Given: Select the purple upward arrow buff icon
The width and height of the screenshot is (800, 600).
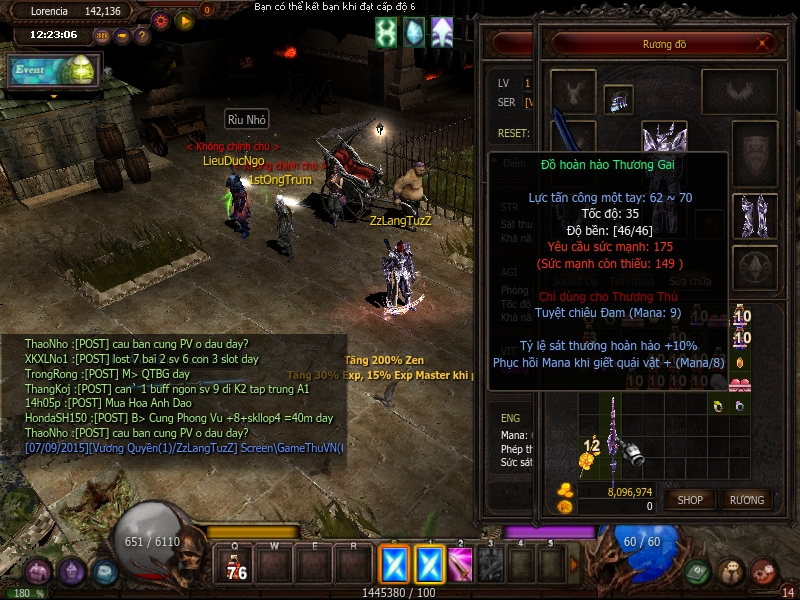Looking at the screenshot, I should (x=441, y=33).
